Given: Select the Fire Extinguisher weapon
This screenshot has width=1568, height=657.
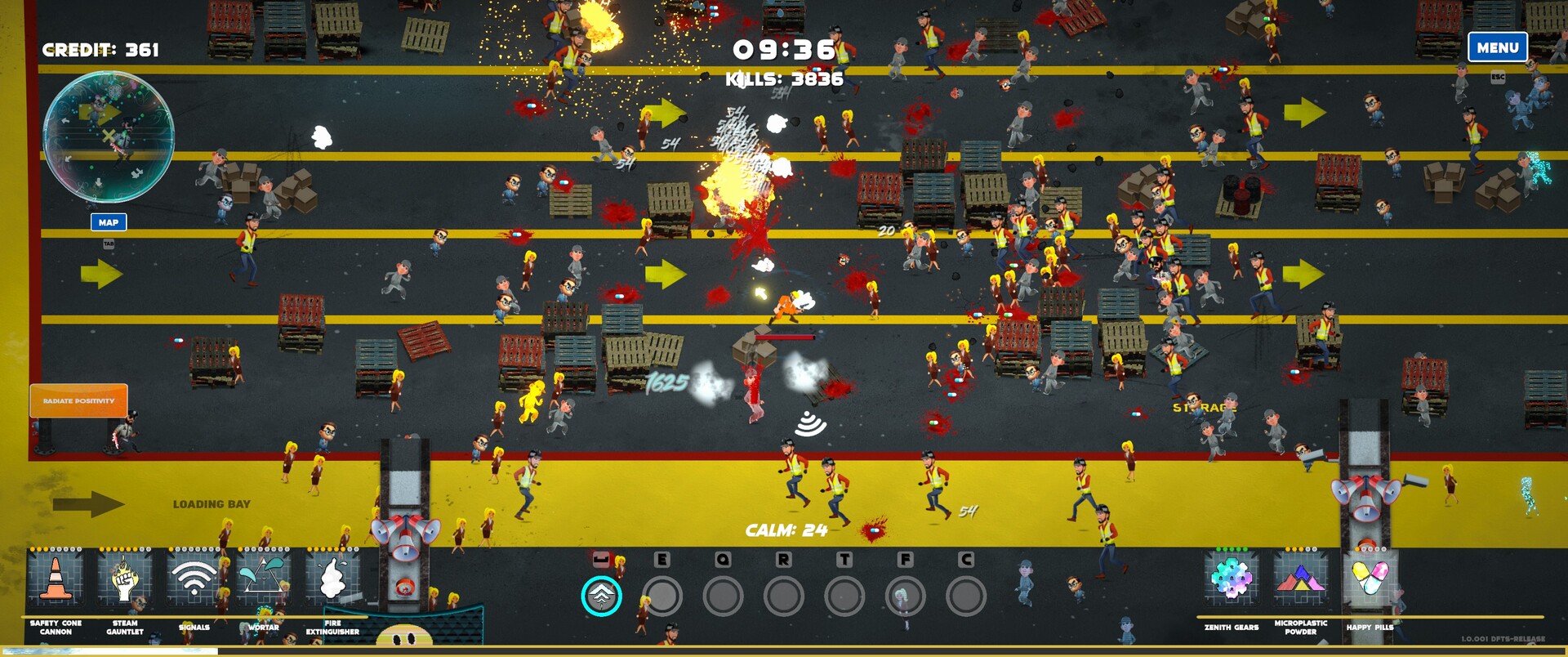Looking at the screenshot, I should point(332,579).
